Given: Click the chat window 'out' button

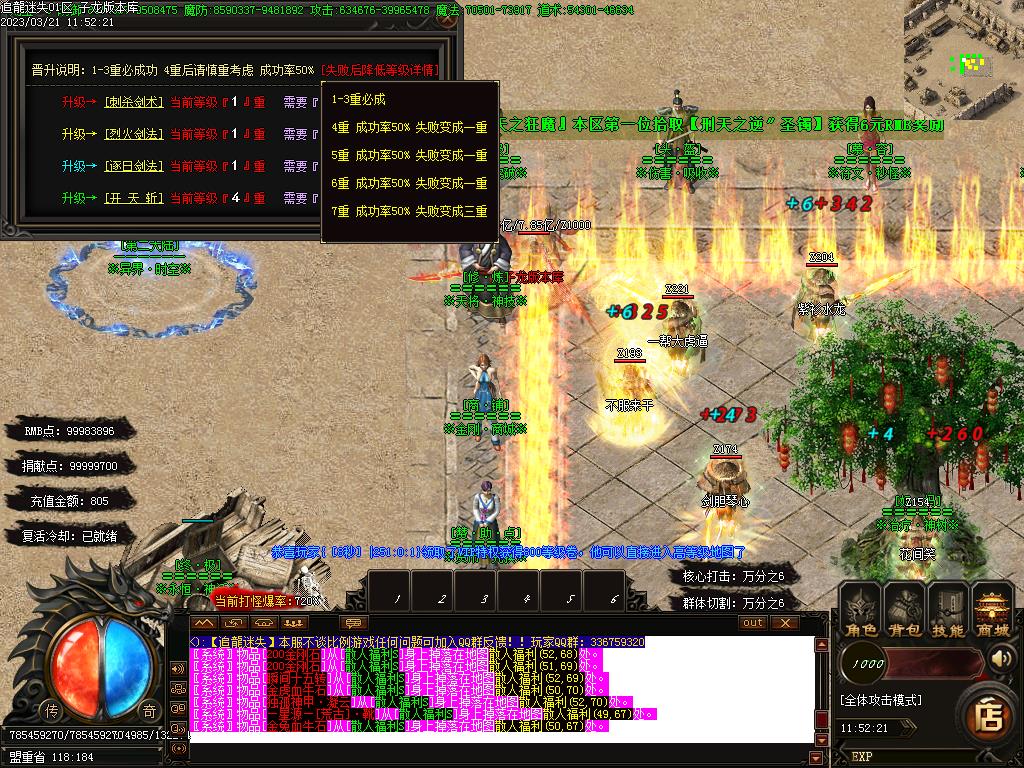Looking at the screenshot, I should click(753, 622).
